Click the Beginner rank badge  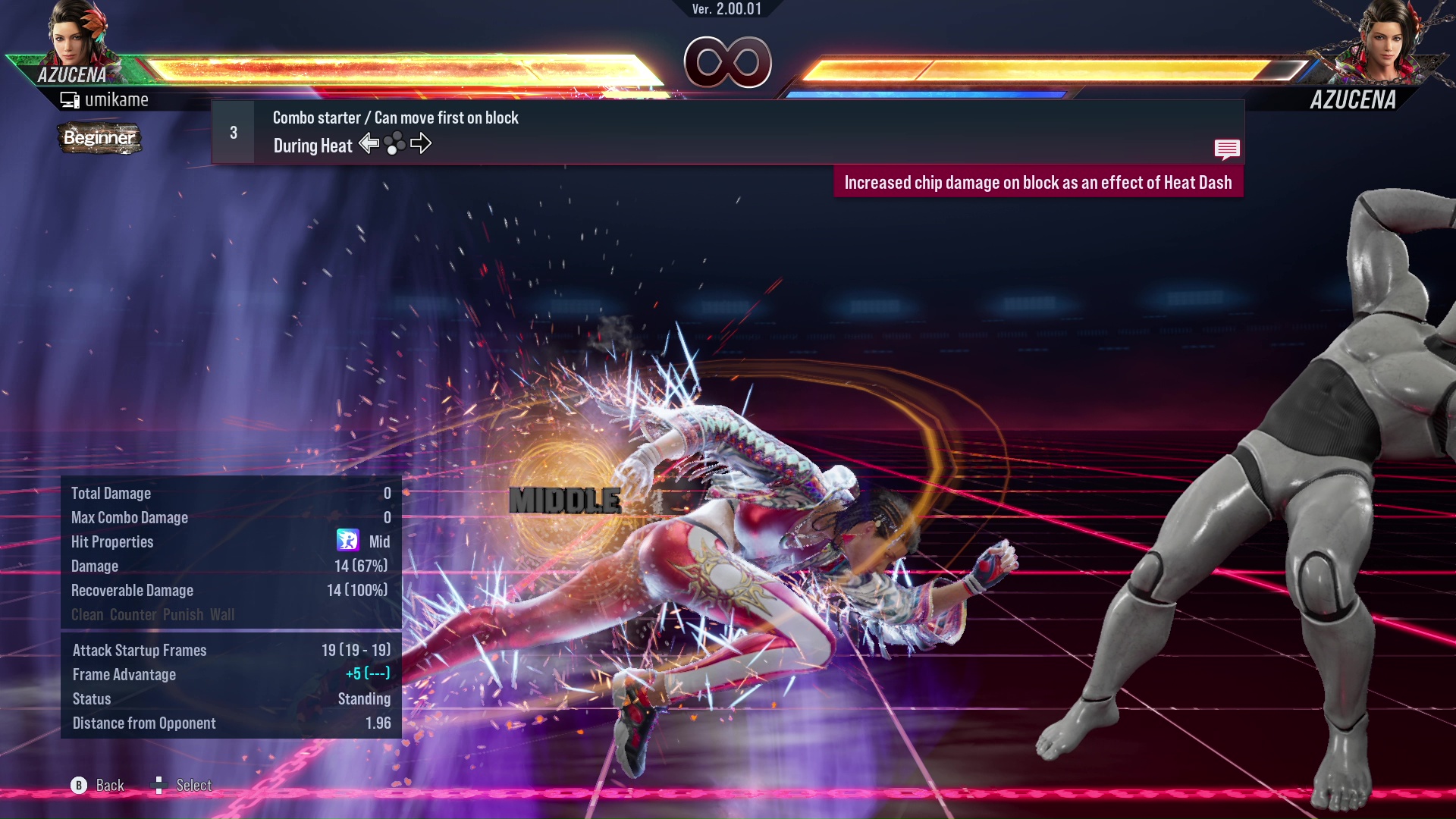pos(99,138)
